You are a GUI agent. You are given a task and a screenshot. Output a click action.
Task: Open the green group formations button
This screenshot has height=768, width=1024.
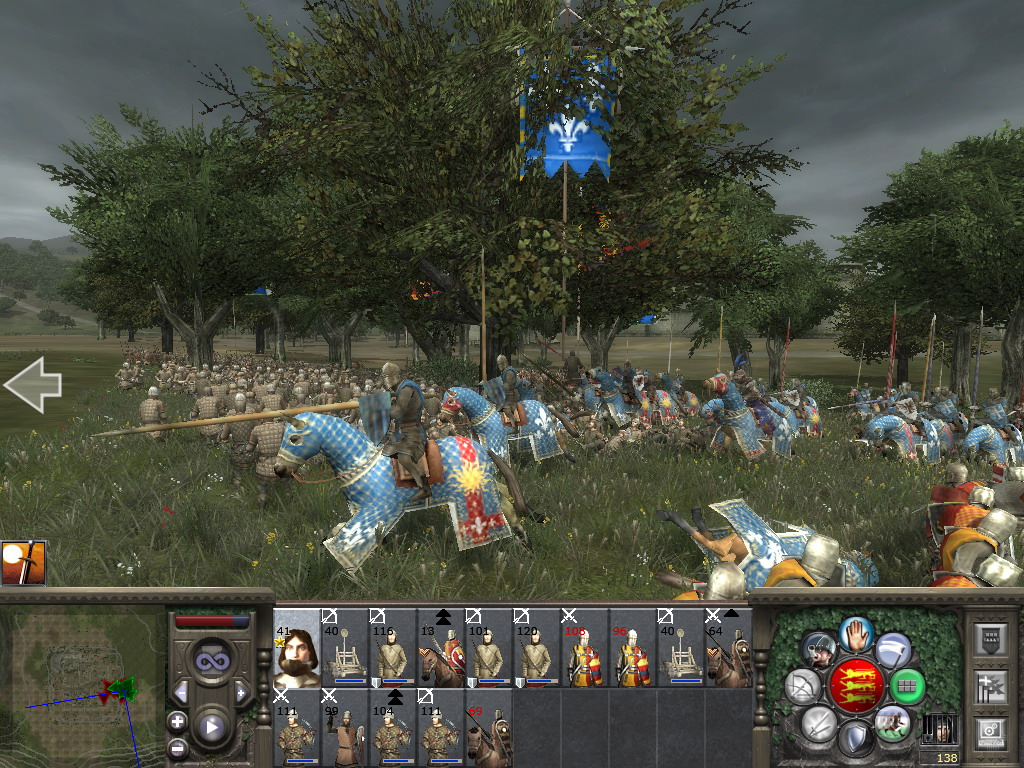(906, 686)
